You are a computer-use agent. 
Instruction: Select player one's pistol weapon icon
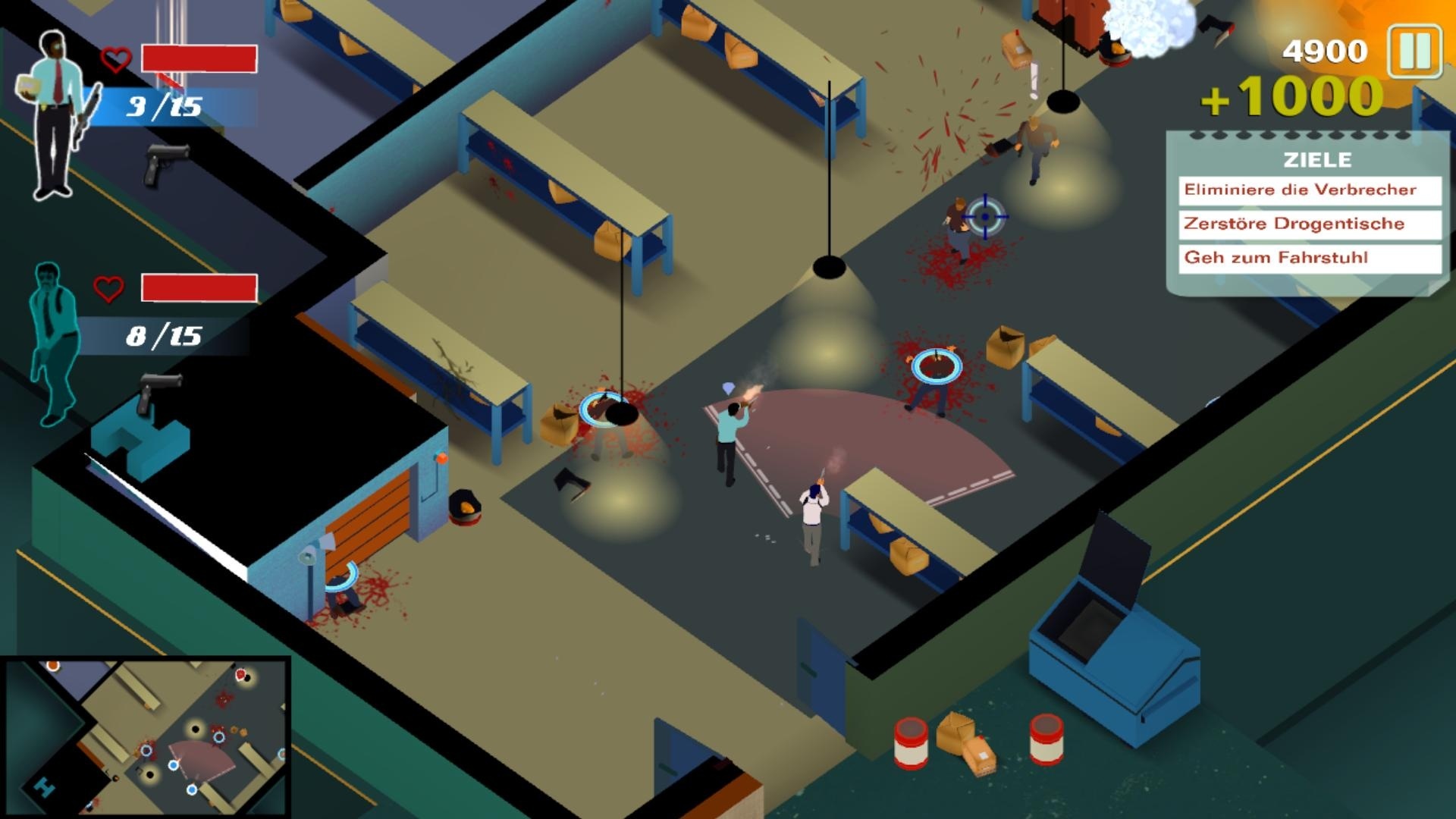pos(165,161)
